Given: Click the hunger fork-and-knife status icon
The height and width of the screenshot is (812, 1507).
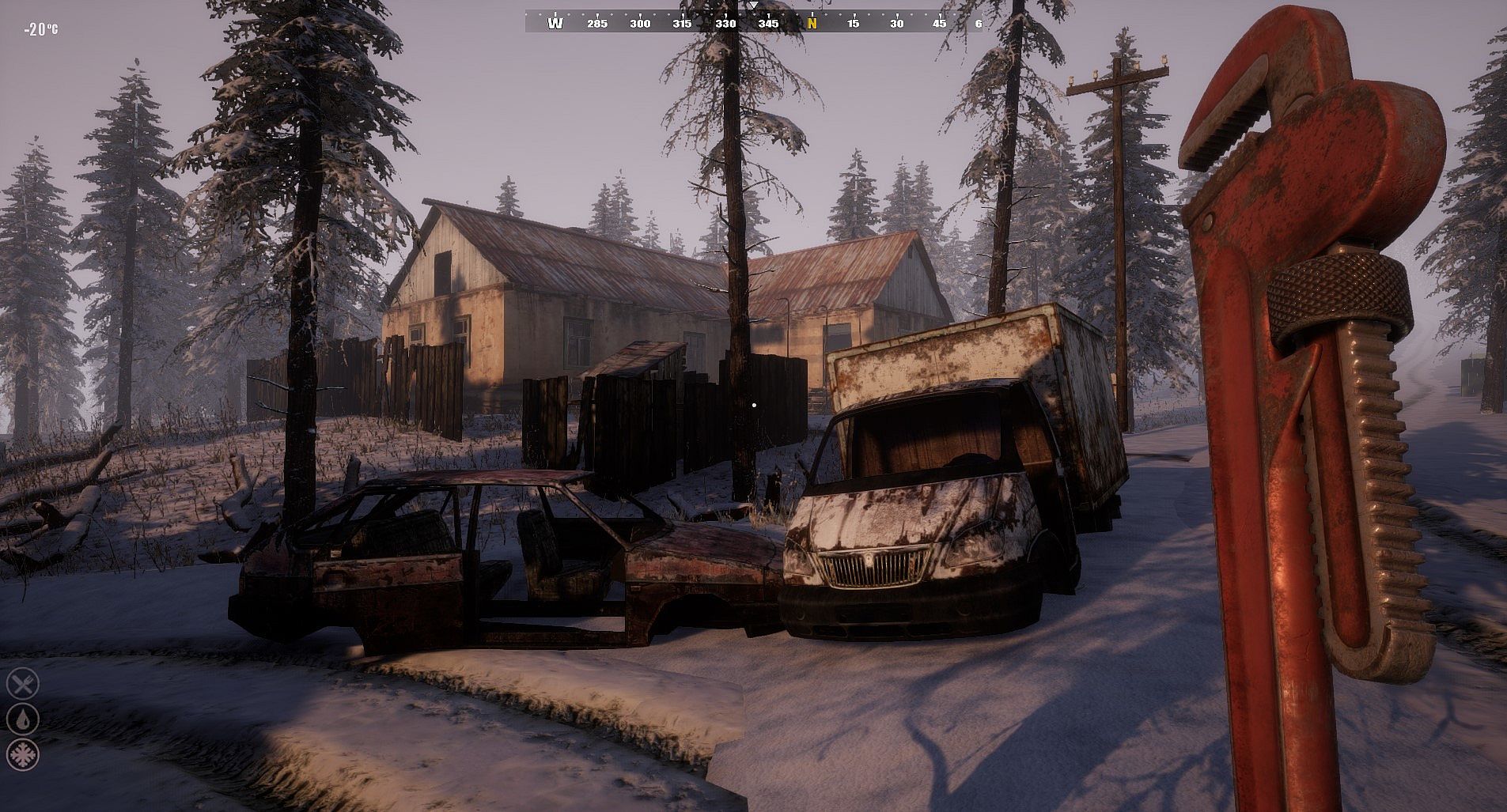Looking at the screenshot, I should click(x=22, y=683).
